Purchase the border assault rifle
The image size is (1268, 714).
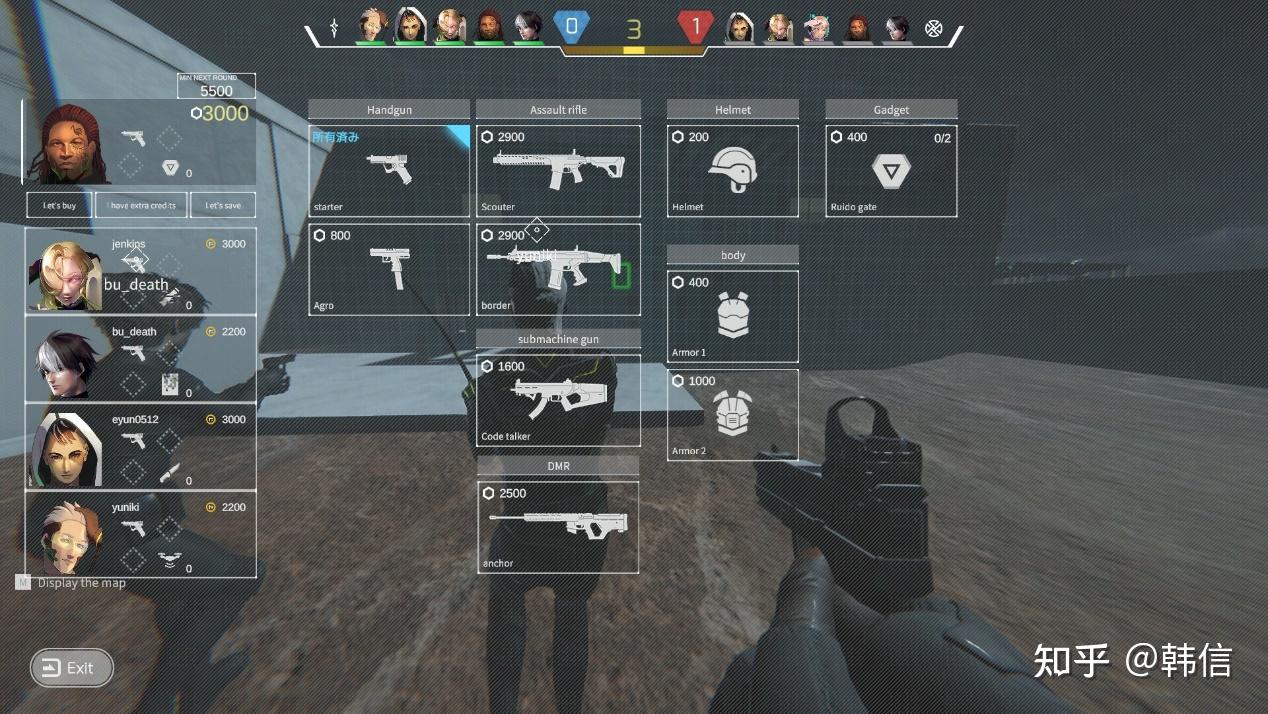[558, 269]
